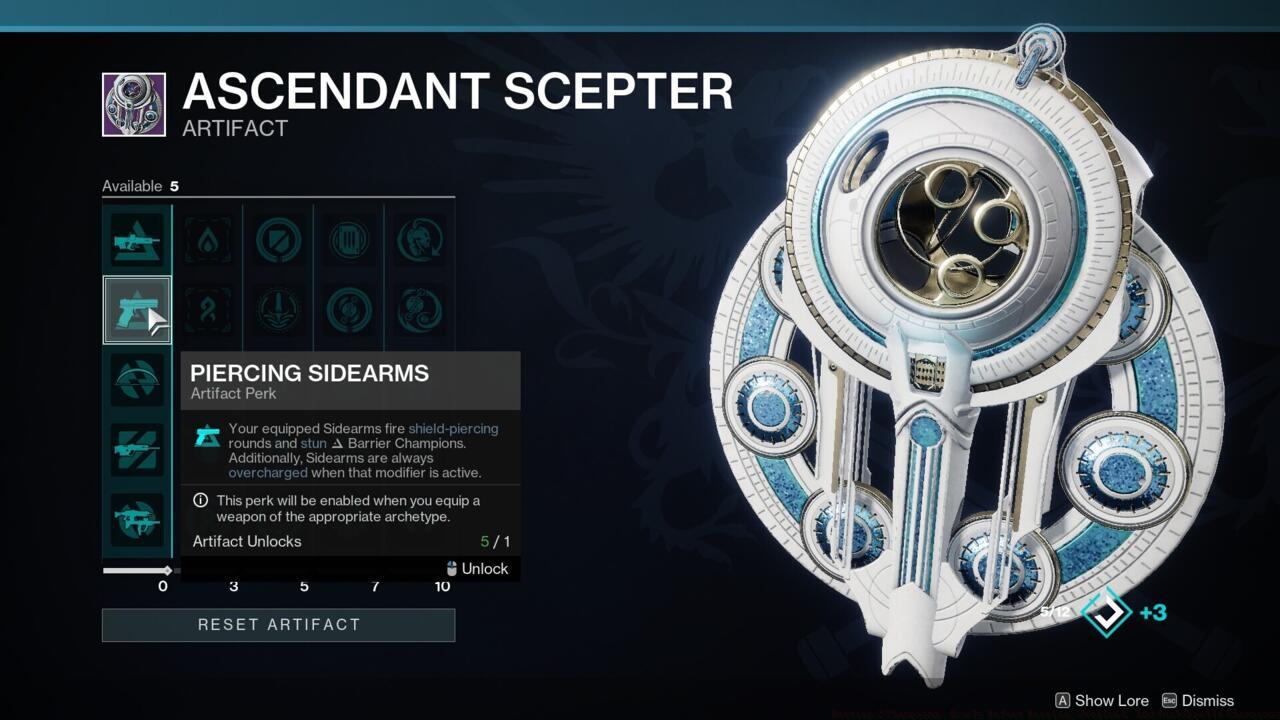
Task: Click the sword splash perk icon in row two
Action: 277,310
